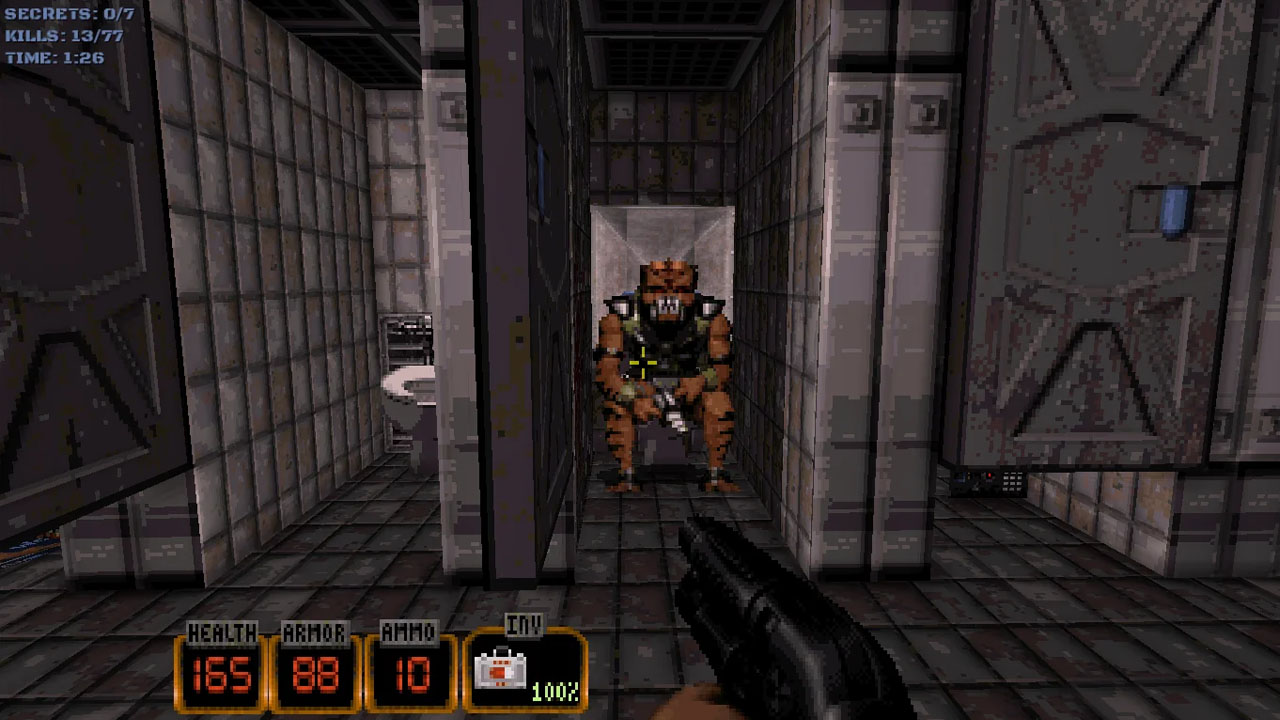This screenshot has width=1280, height=720.
Task: Click the blue window slit on the right door
Action: [1172, 210]
